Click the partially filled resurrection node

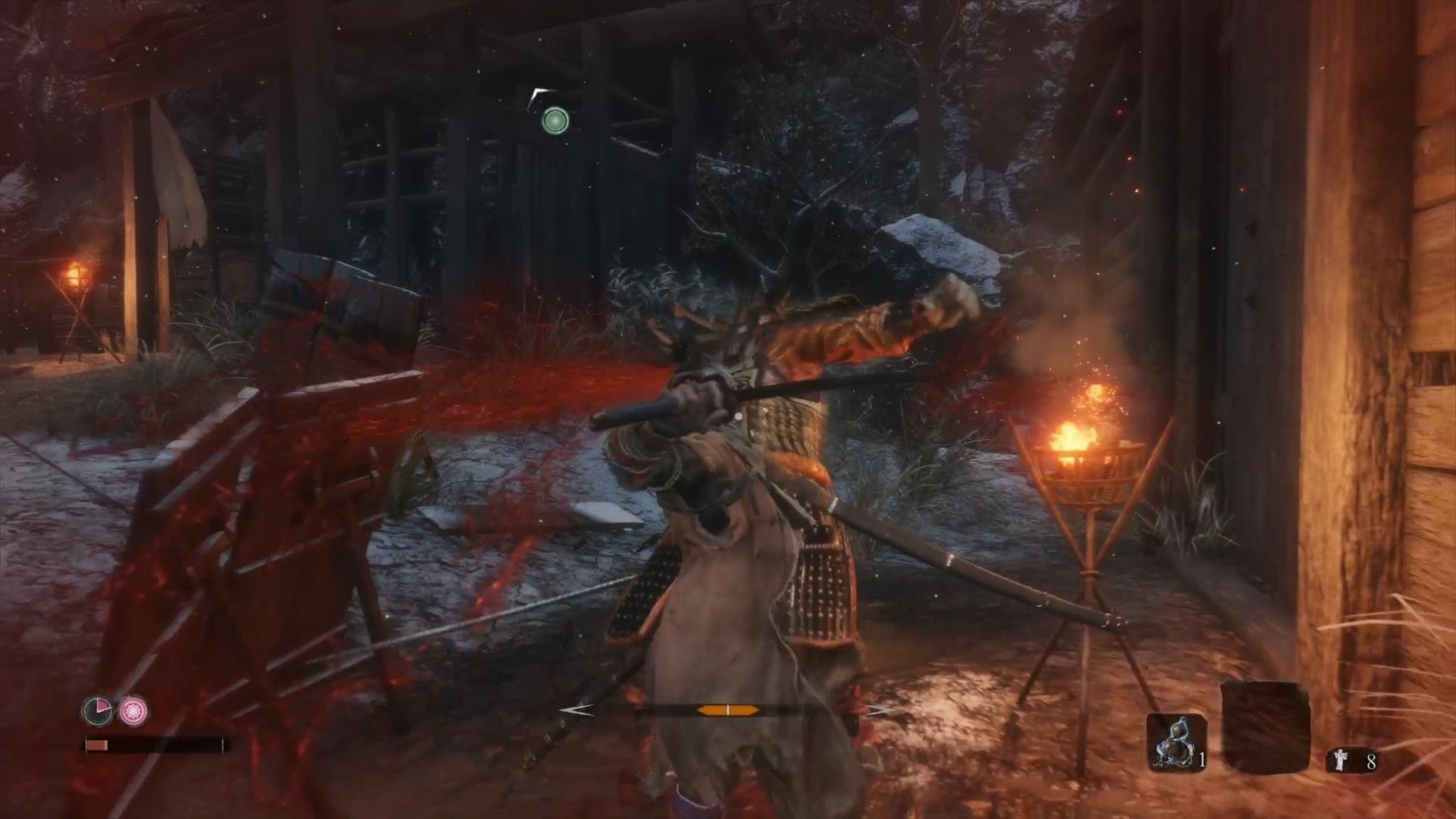click(98, 711)
